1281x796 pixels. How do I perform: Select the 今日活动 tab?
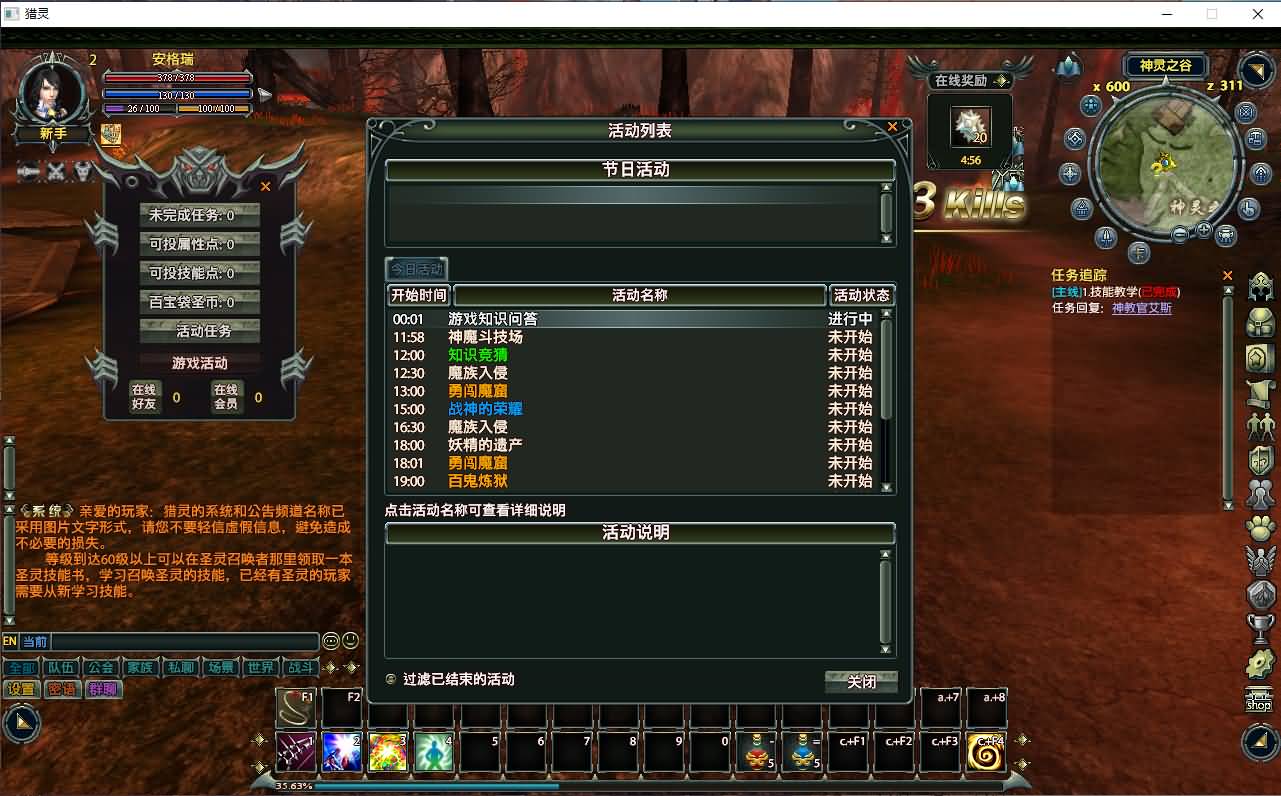(x=417, y=268)
